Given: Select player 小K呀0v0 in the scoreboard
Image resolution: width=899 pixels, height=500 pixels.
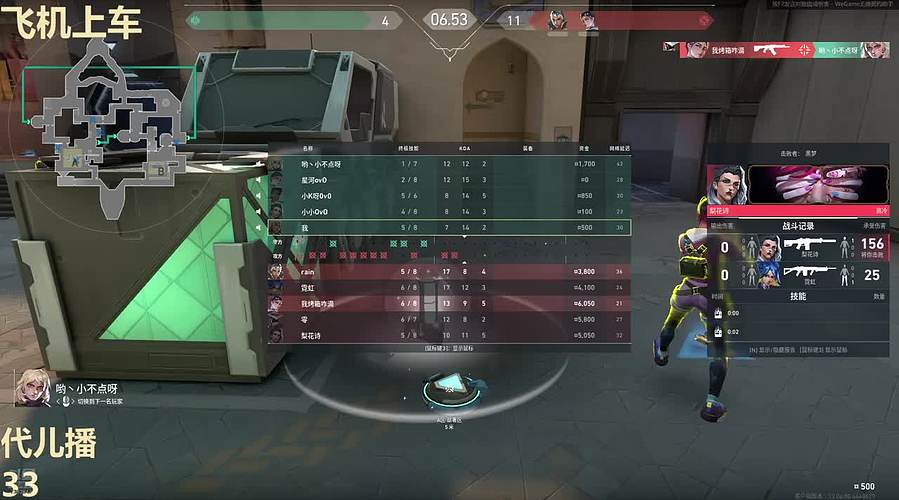Looking at the screenshot, I should [x=450, y=196].
